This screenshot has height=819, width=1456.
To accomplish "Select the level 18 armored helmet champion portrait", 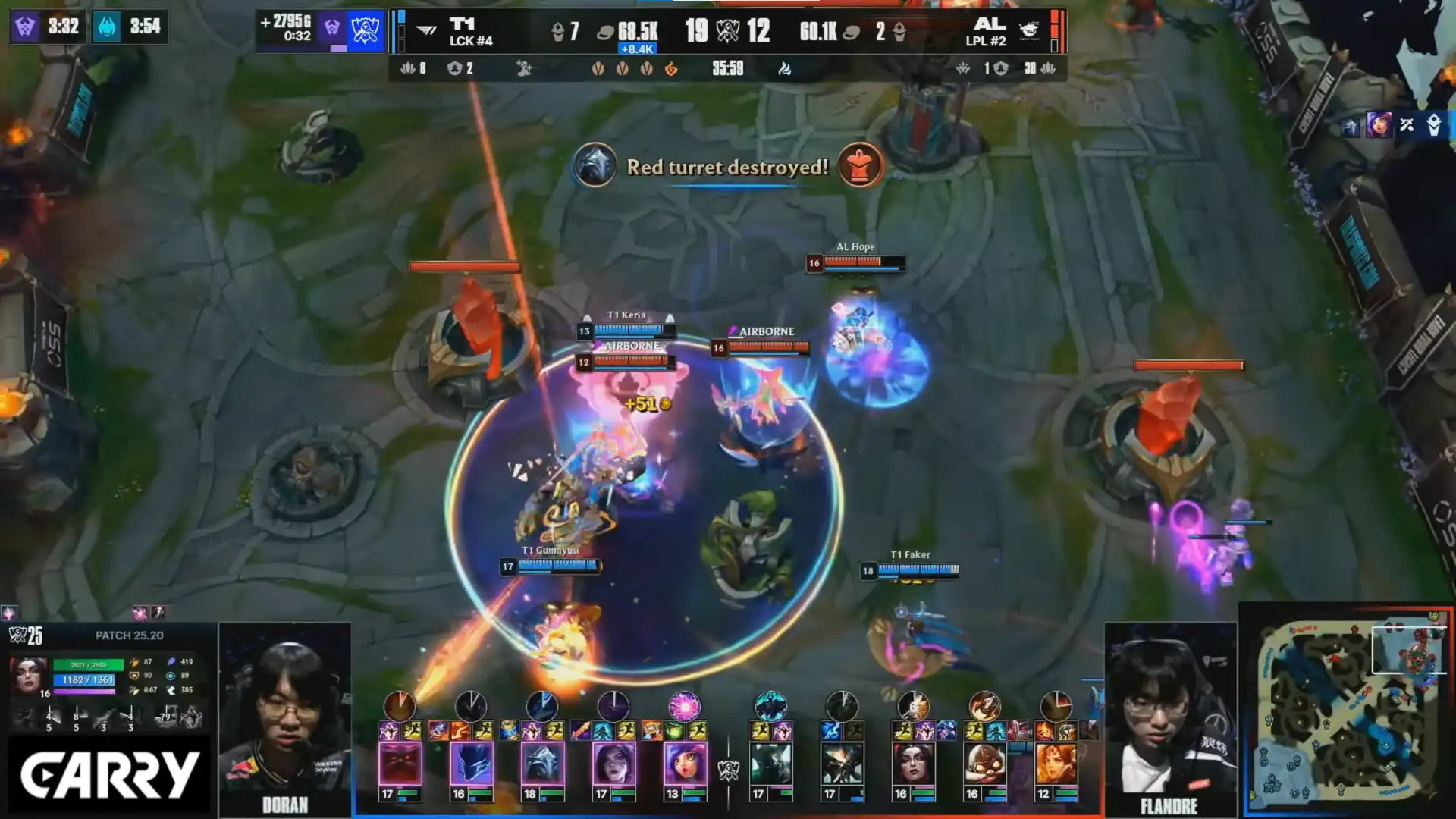I will [x=542, y=764].
